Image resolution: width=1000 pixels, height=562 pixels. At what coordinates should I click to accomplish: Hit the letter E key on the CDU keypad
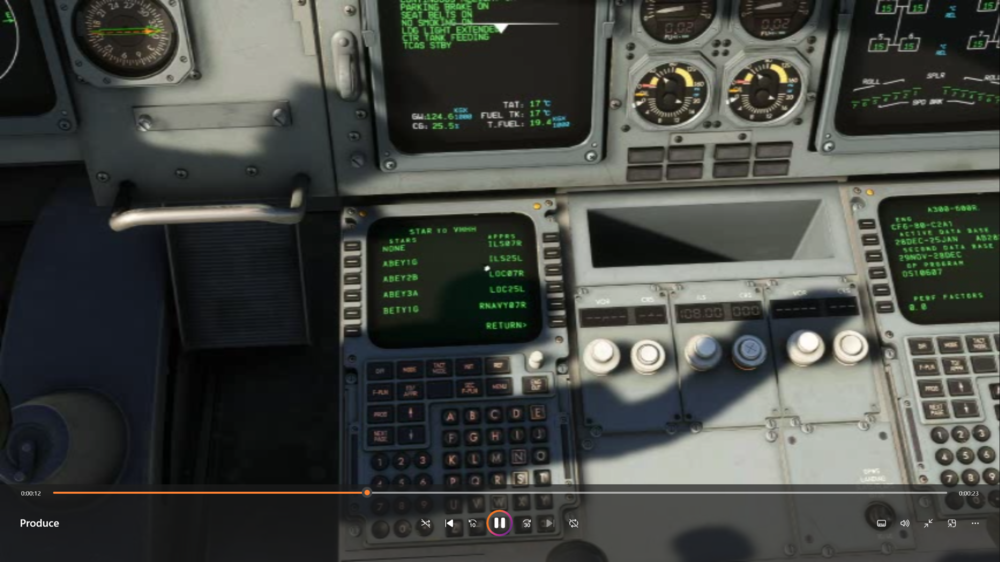coord(537,413)
